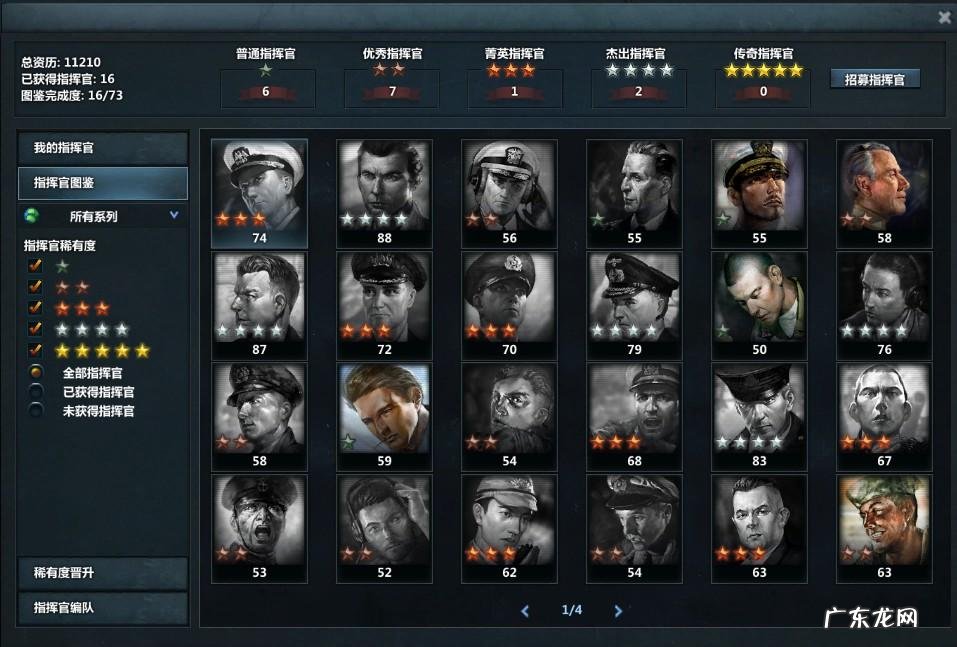
Task: Toggle the three-star rarity checkbox
Action: click(36, 308)
